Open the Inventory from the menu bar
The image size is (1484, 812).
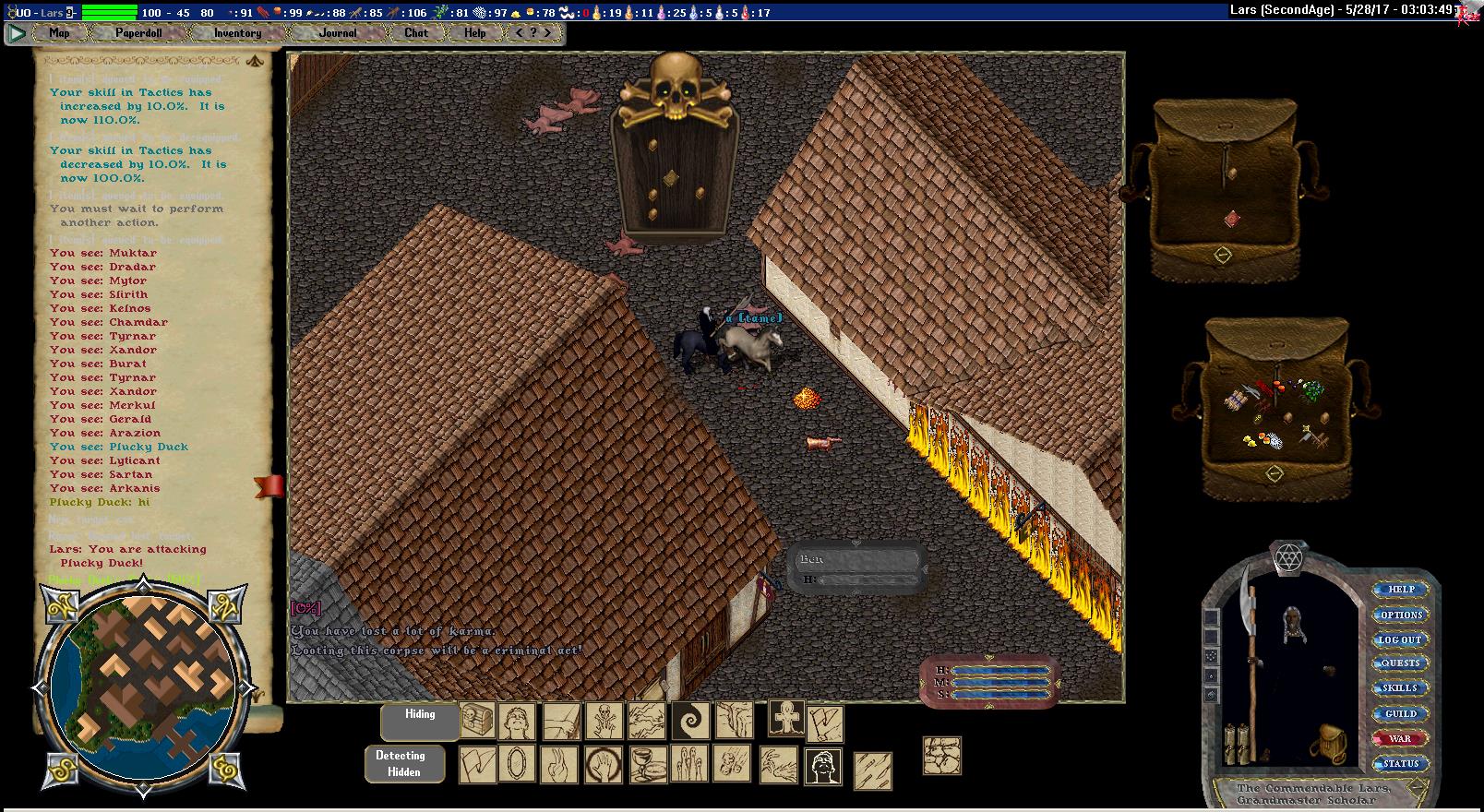tap(237, 33)
